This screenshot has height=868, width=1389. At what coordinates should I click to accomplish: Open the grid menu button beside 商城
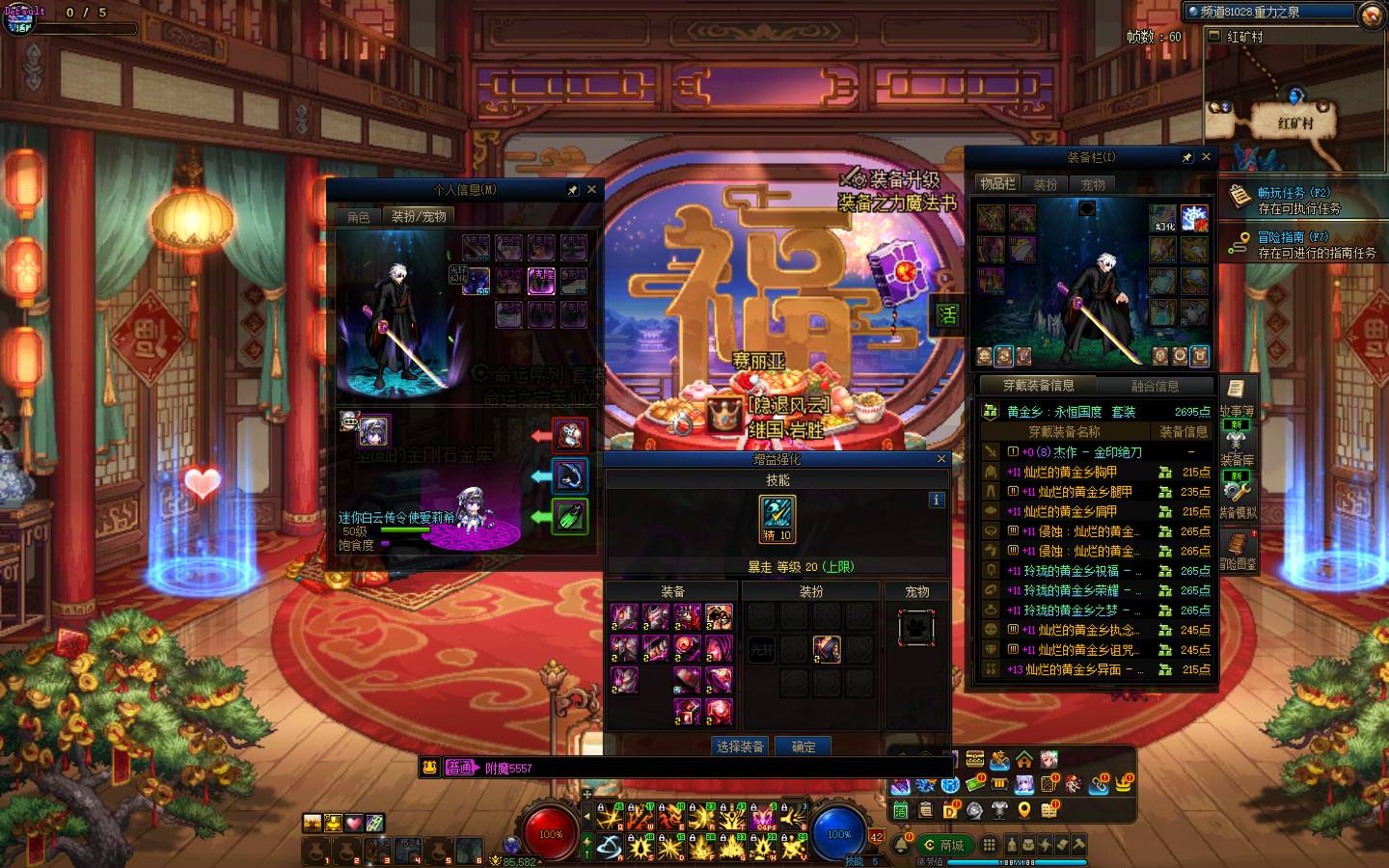[989, 845]
